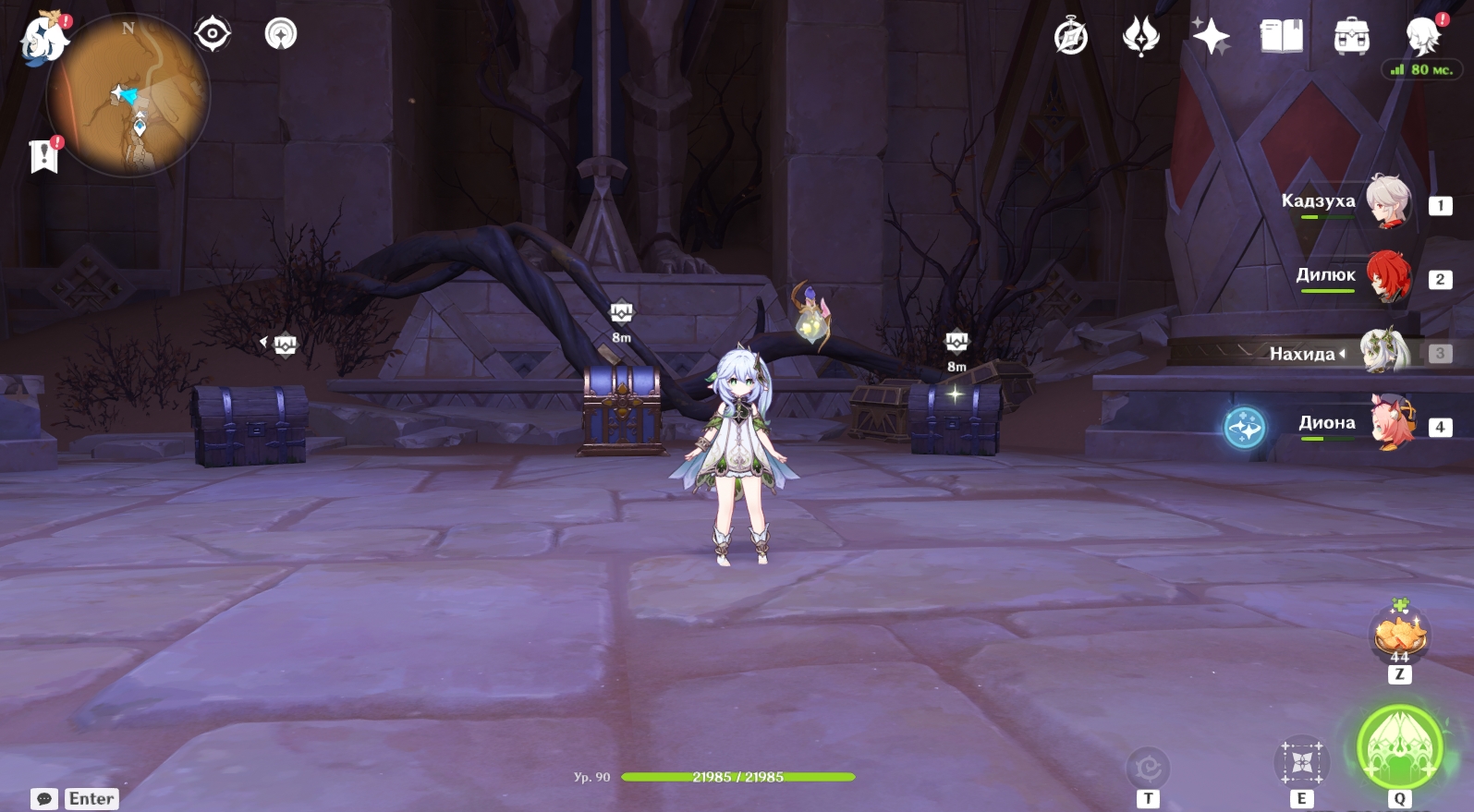
Task: Use the food item with count 44
Action: (1400, 636)
